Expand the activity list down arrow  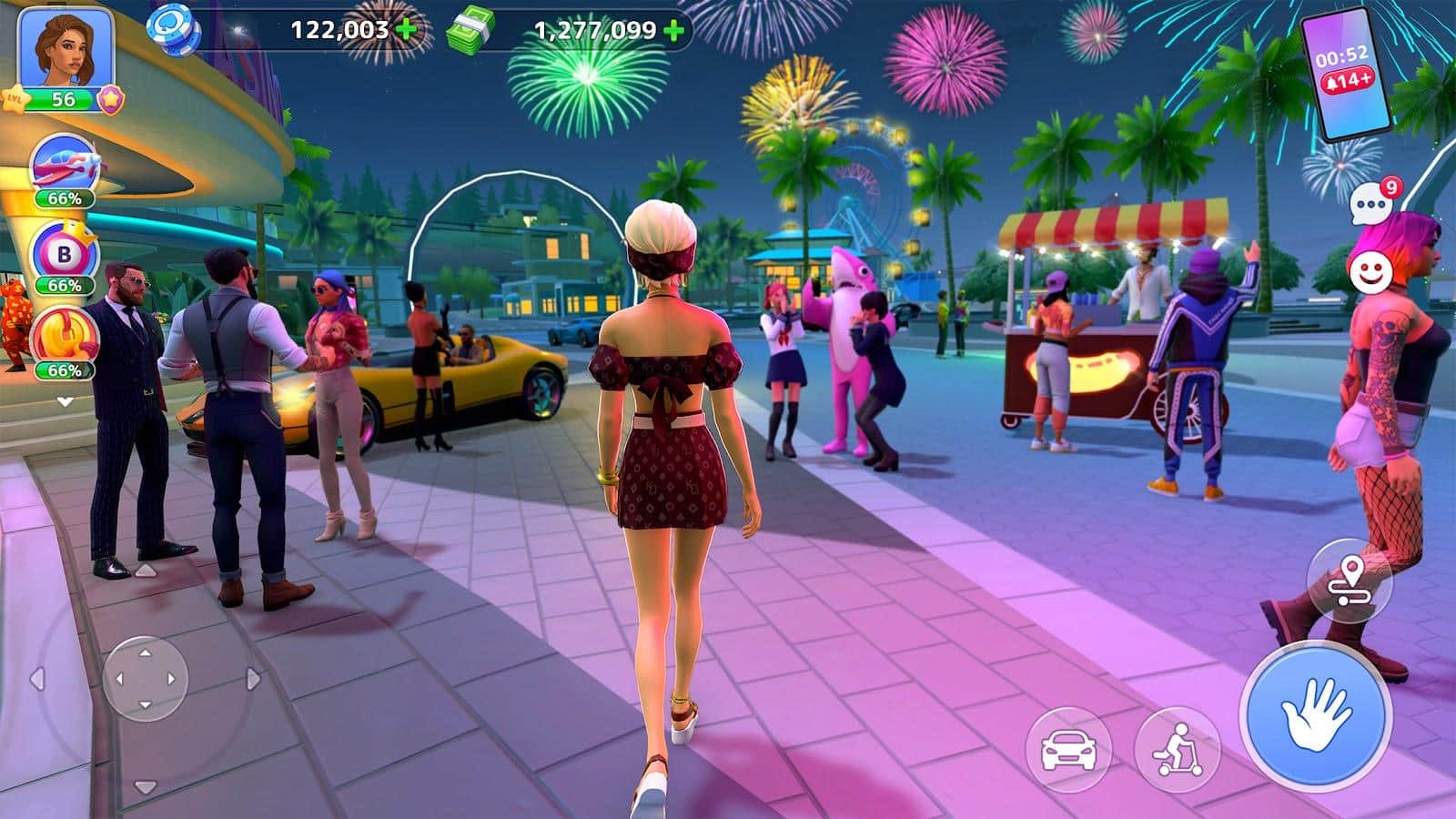65,401
